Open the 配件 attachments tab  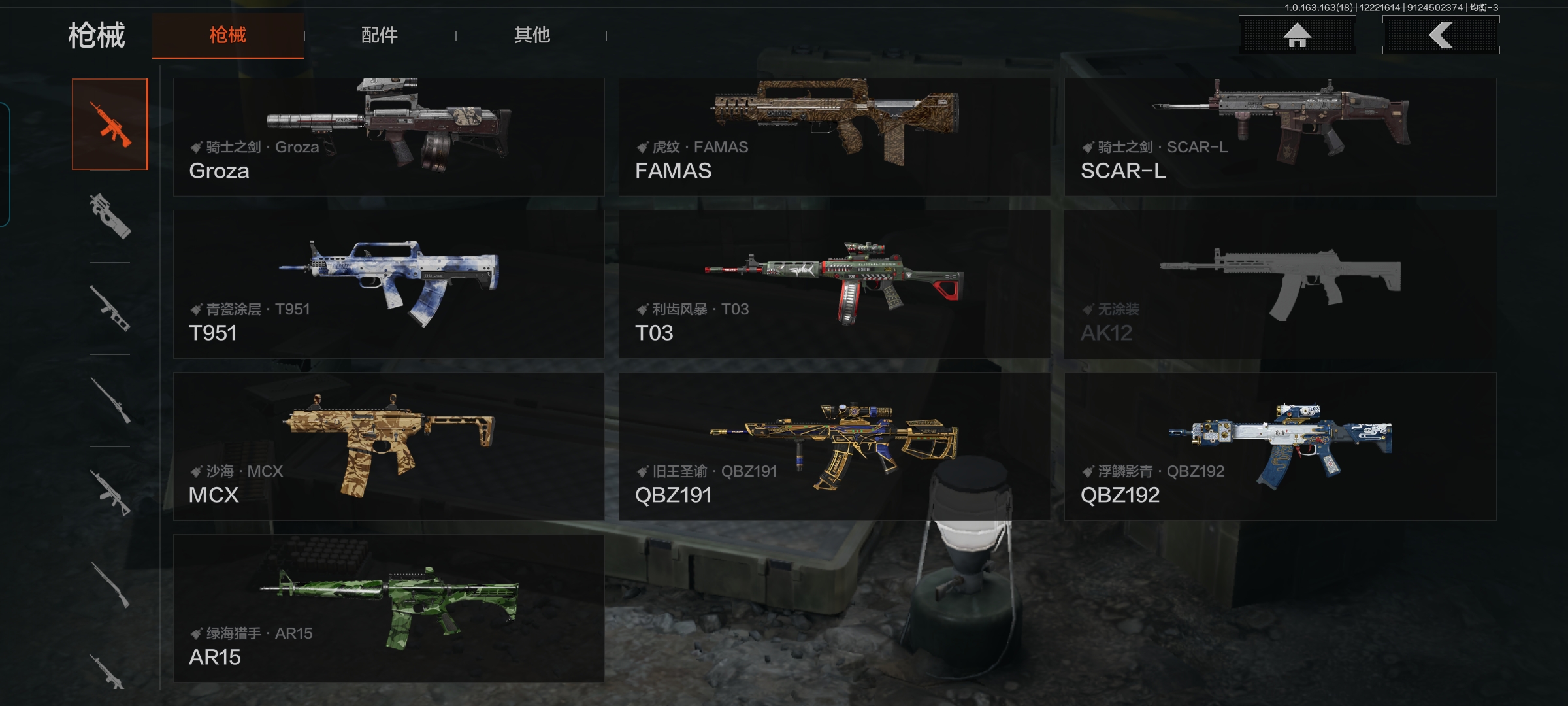[x=380, y=35]
